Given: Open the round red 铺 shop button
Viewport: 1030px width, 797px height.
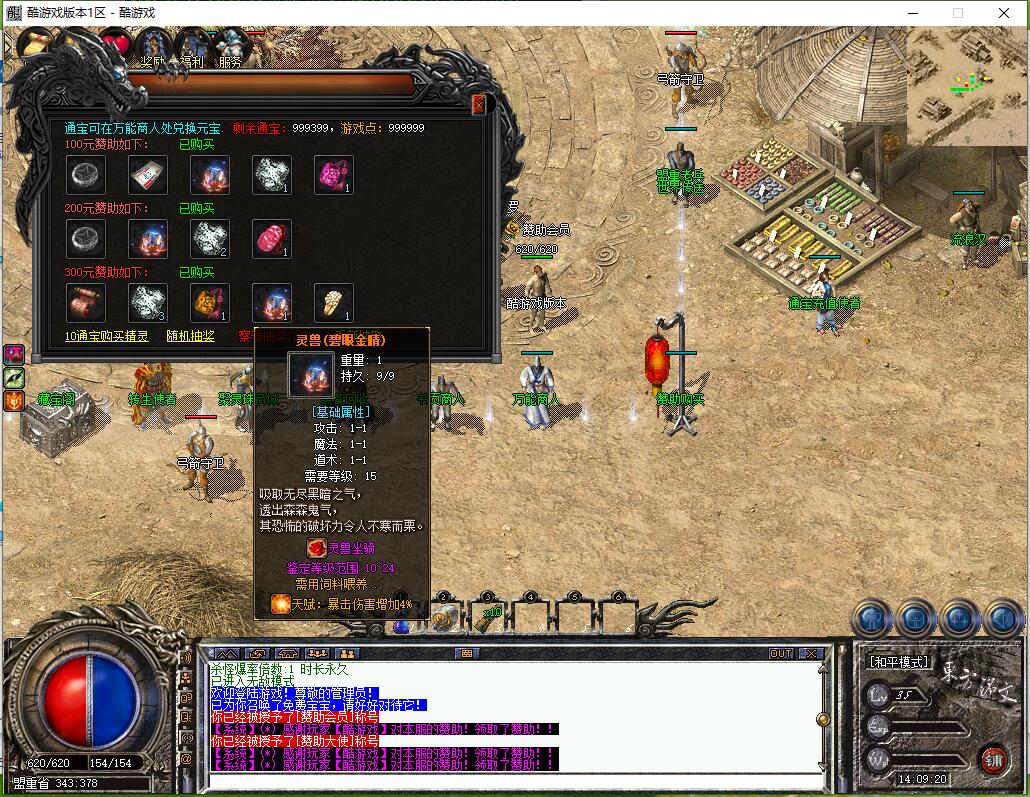Looking at the screenshot, I should (x=993, y=759).
